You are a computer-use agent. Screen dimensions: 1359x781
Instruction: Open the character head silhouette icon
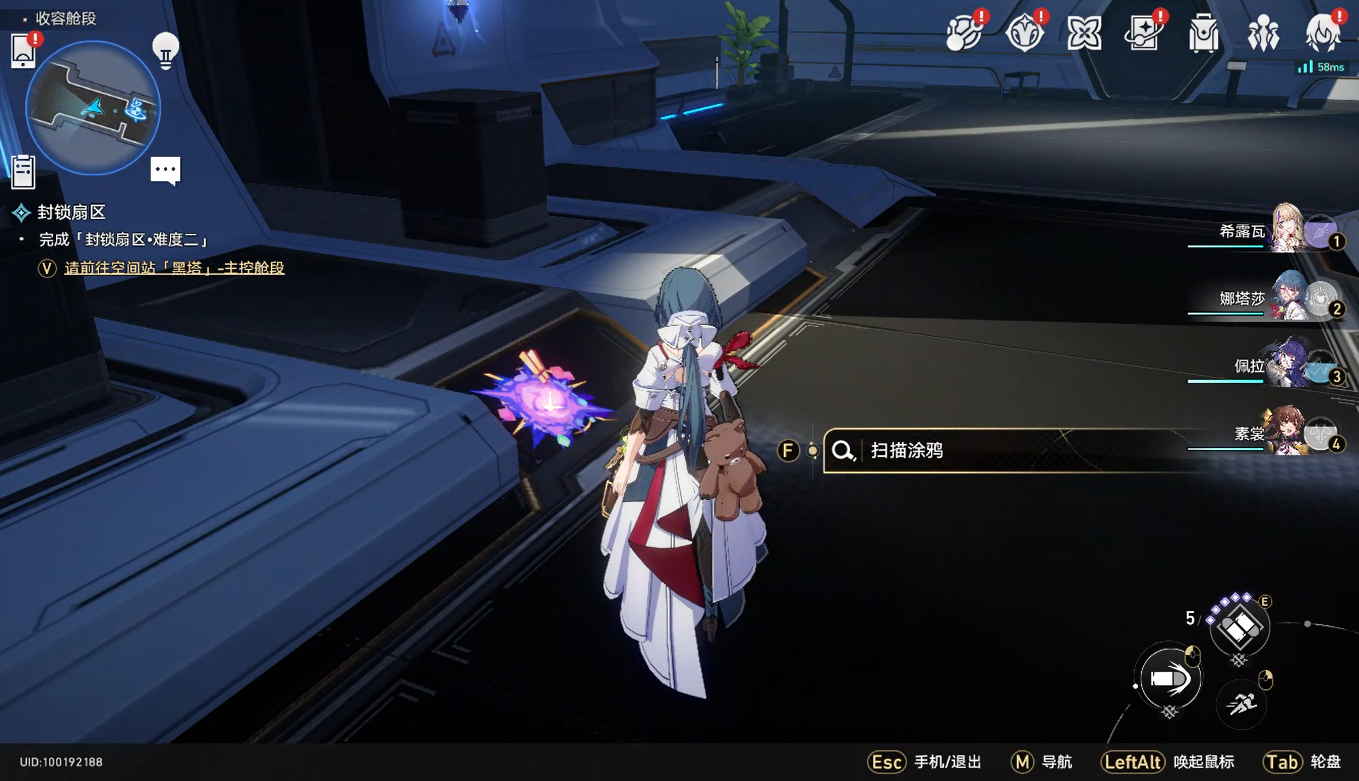pos(1323,34)
